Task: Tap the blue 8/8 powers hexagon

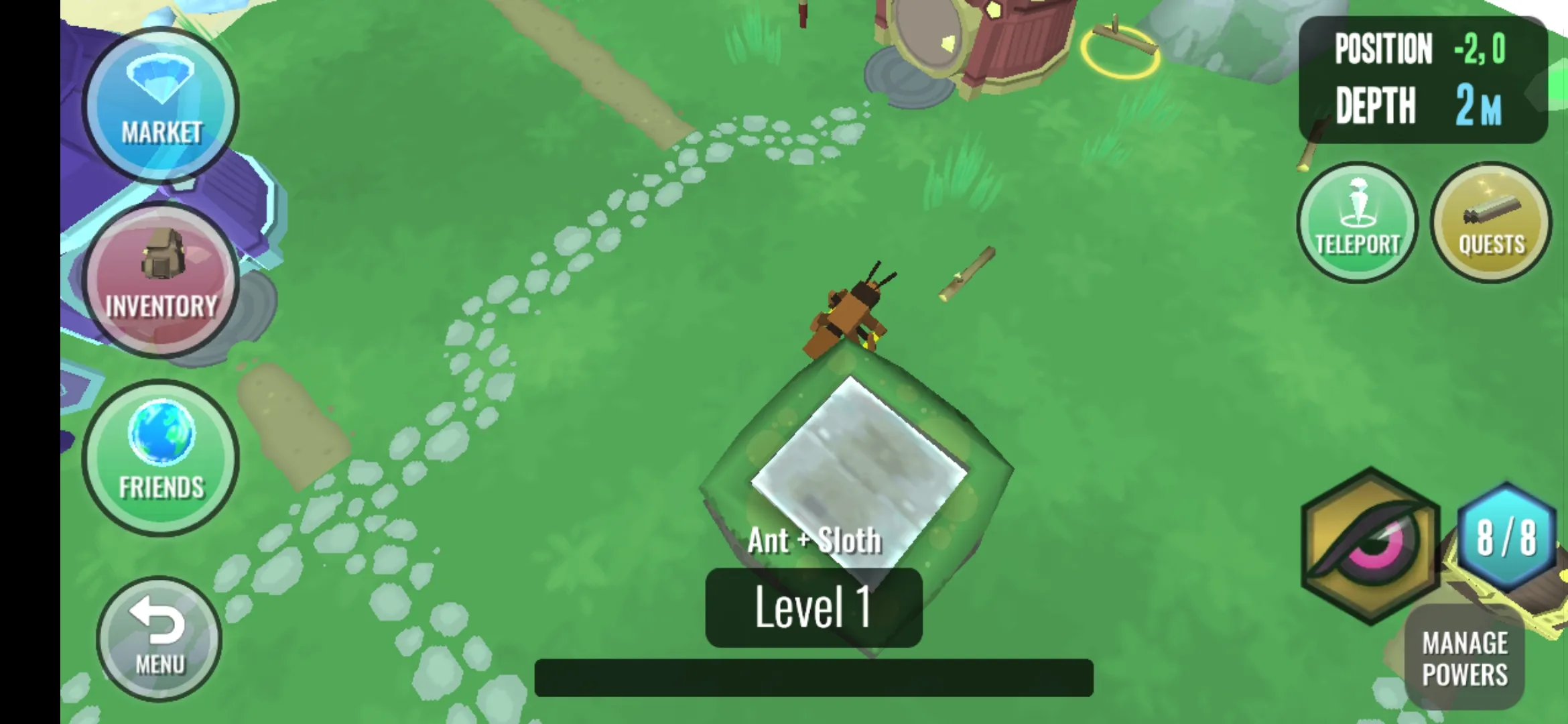Action: click(x=1506, y=536)
